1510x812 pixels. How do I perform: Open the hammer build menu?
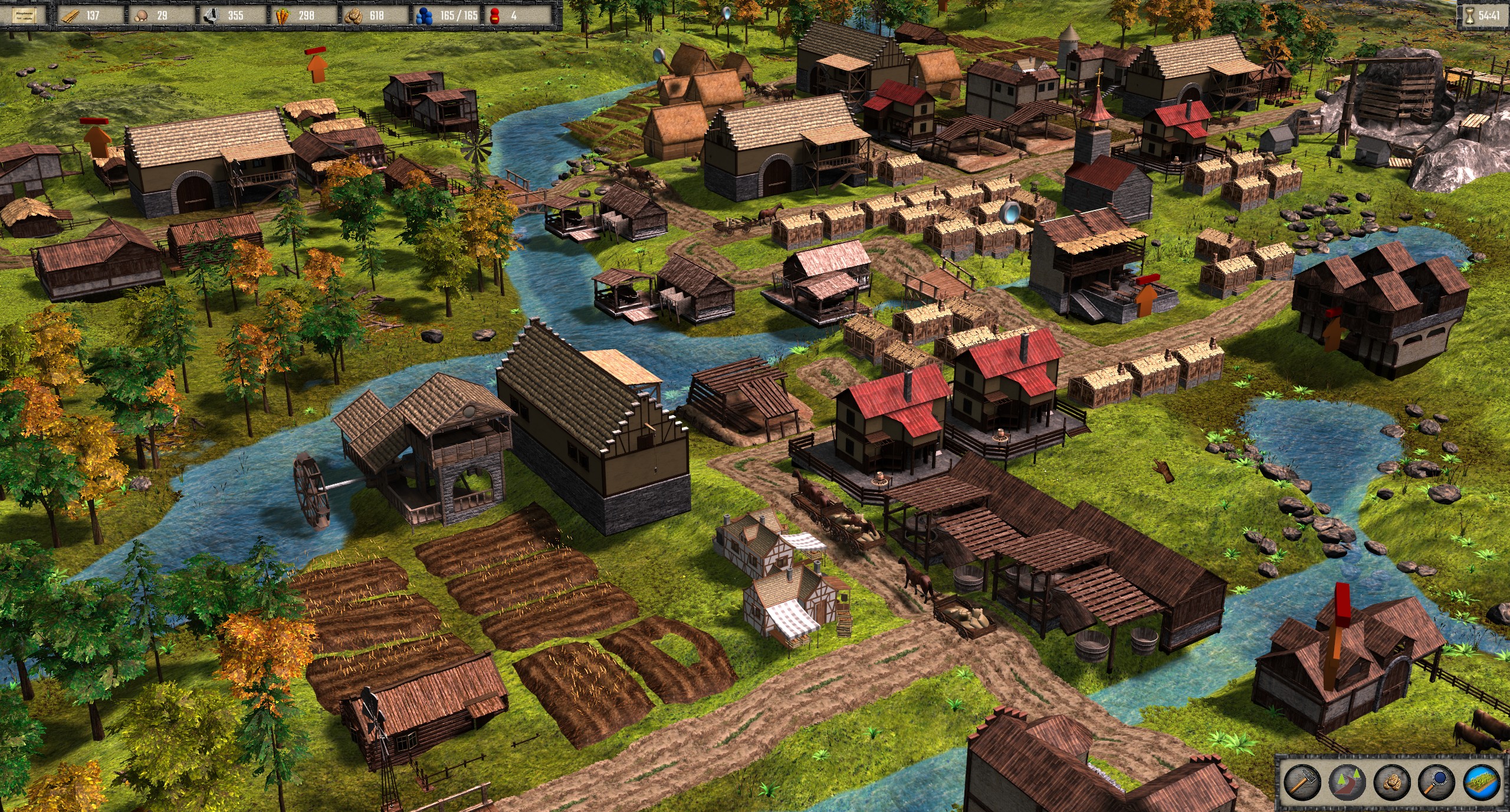[1302, 782]
